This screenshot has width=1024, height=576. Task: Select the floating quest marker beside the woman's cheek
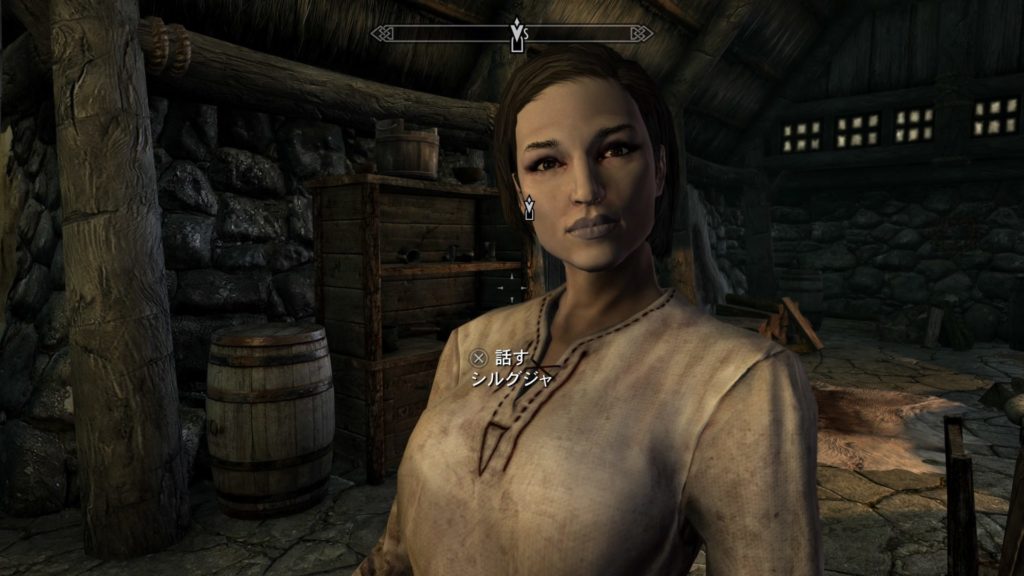pos(530,206)
